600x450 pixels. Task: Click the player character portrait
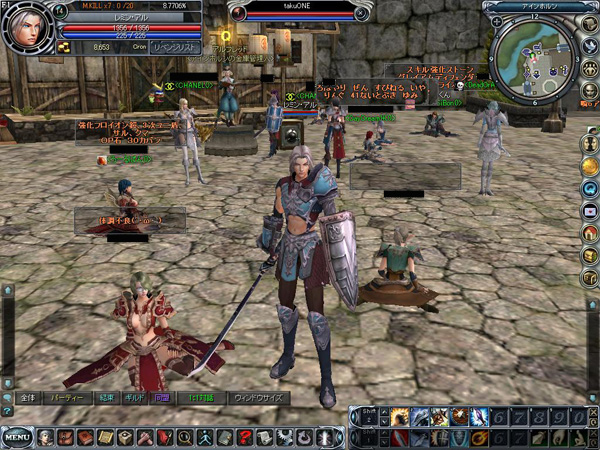[x=27, y=29]
